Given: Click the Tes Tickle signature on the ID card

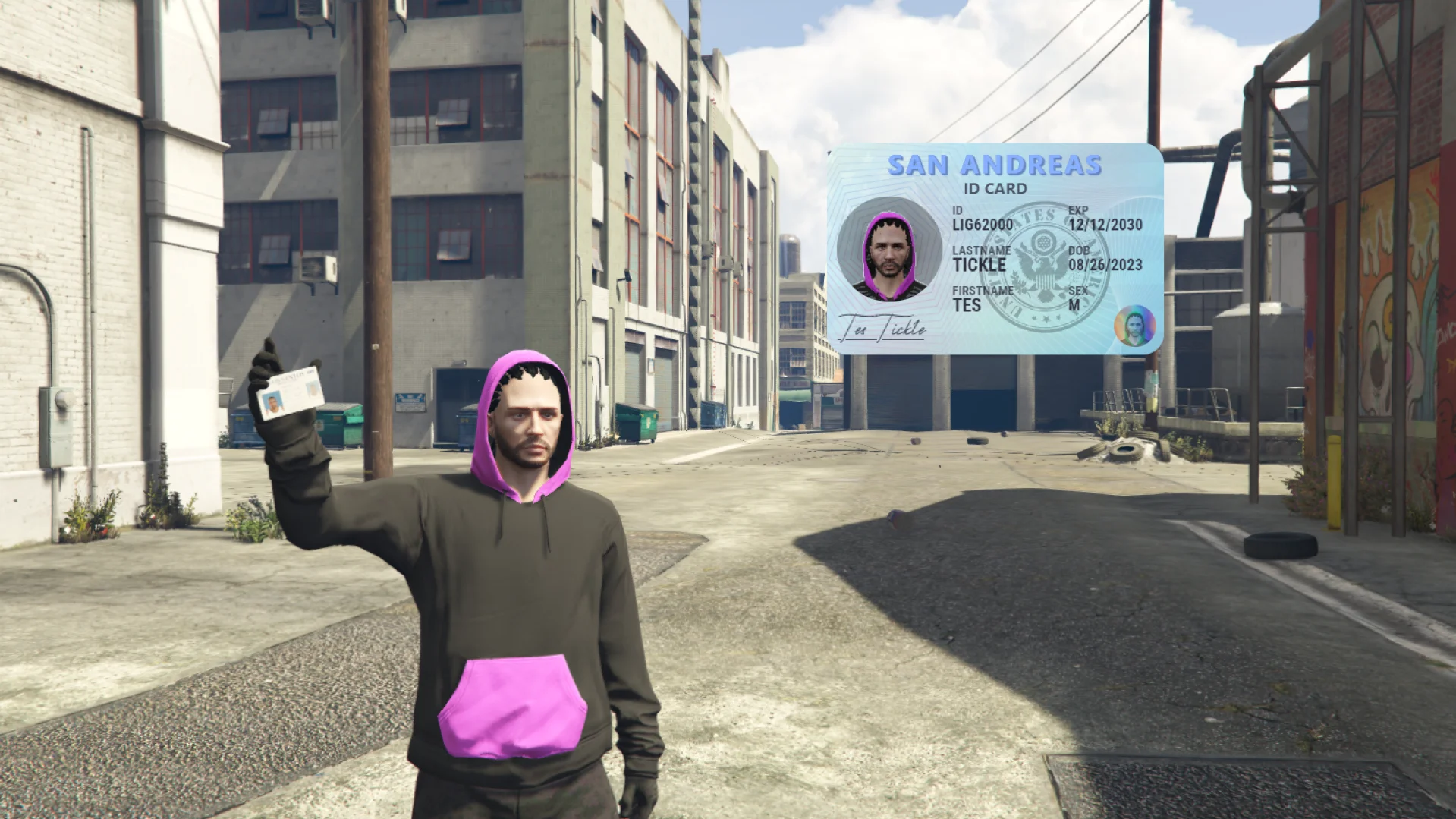Looking at the screenshot, I should click(x=882, y=328).
